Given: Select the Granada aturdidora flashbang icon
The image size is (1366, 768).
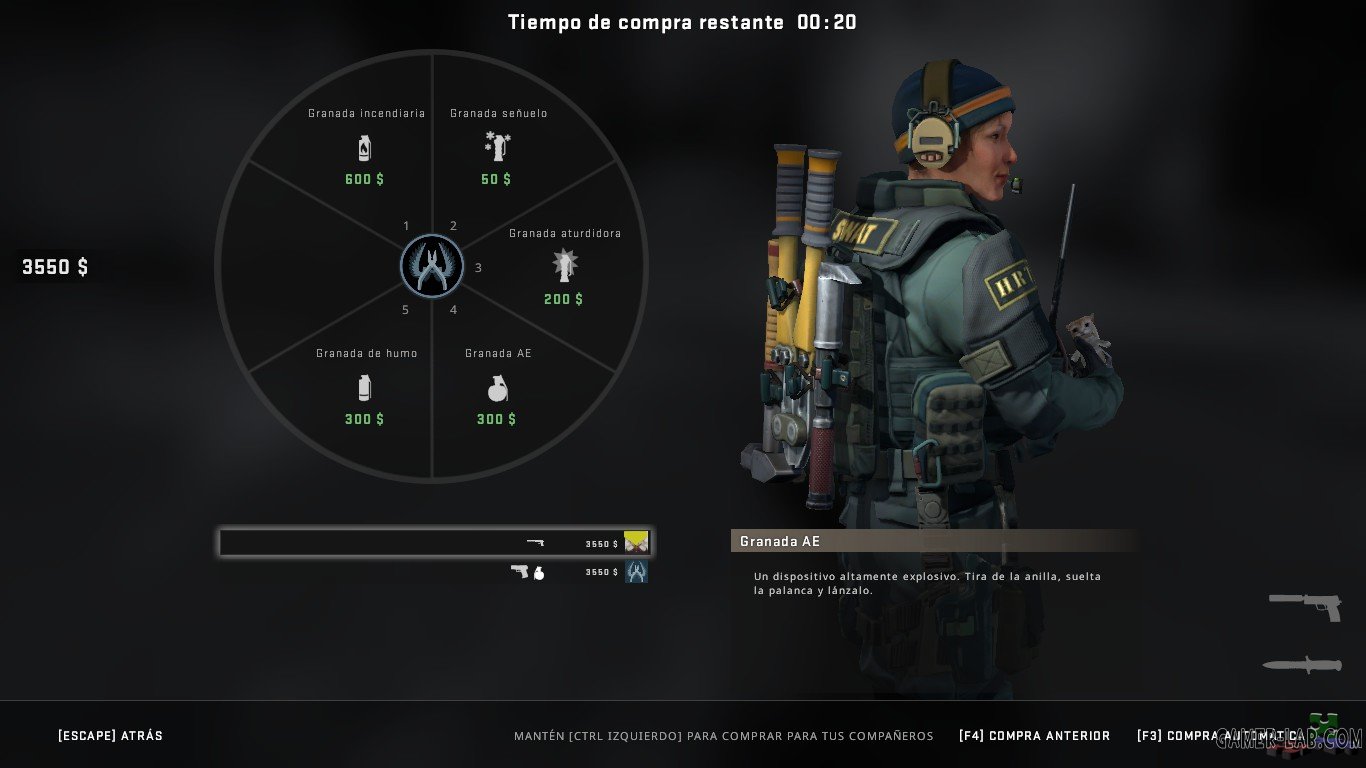Looking at the screenshot, I should (x=563, y=266).
